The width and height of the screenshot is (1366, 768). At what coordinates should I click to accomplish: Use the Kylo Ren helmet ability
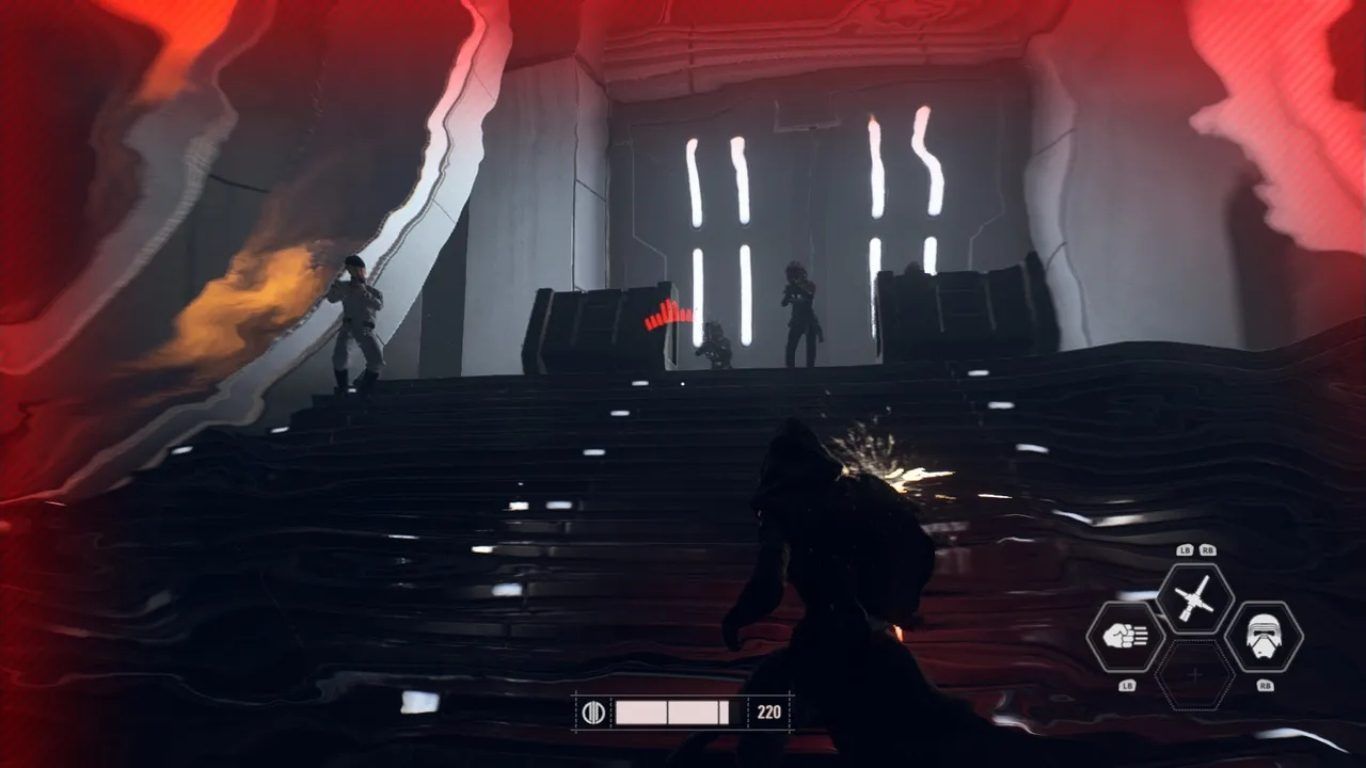click(x=1263, y=637)
